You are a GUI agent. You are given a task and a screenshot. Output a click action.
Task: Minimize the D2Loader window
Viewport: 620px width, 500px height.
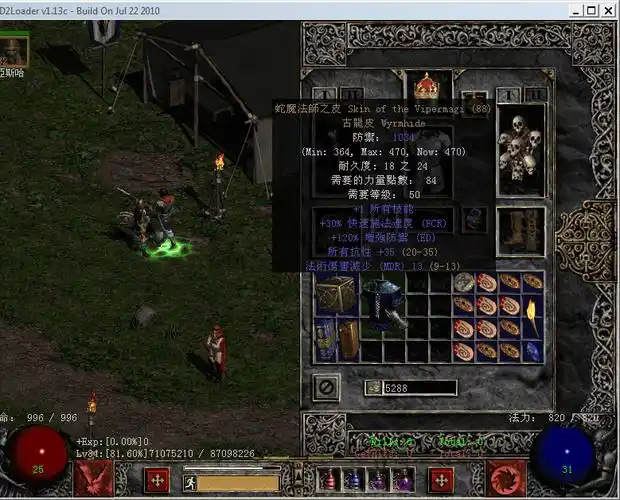(x=565, y=9)
